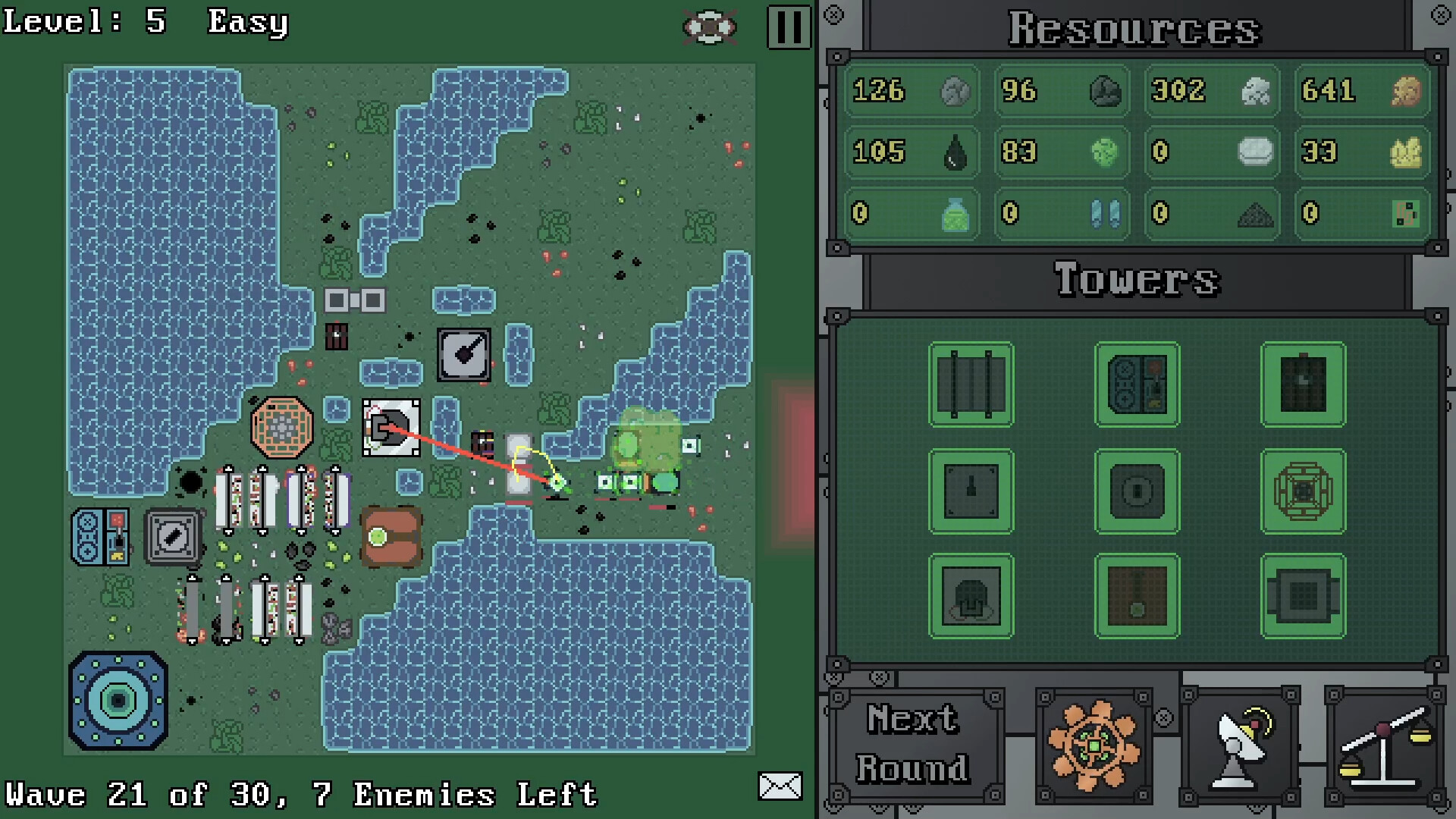Select the rail track tower in the Towers panel
This screenshot has height=819, width=1456.
click(971, 383)
